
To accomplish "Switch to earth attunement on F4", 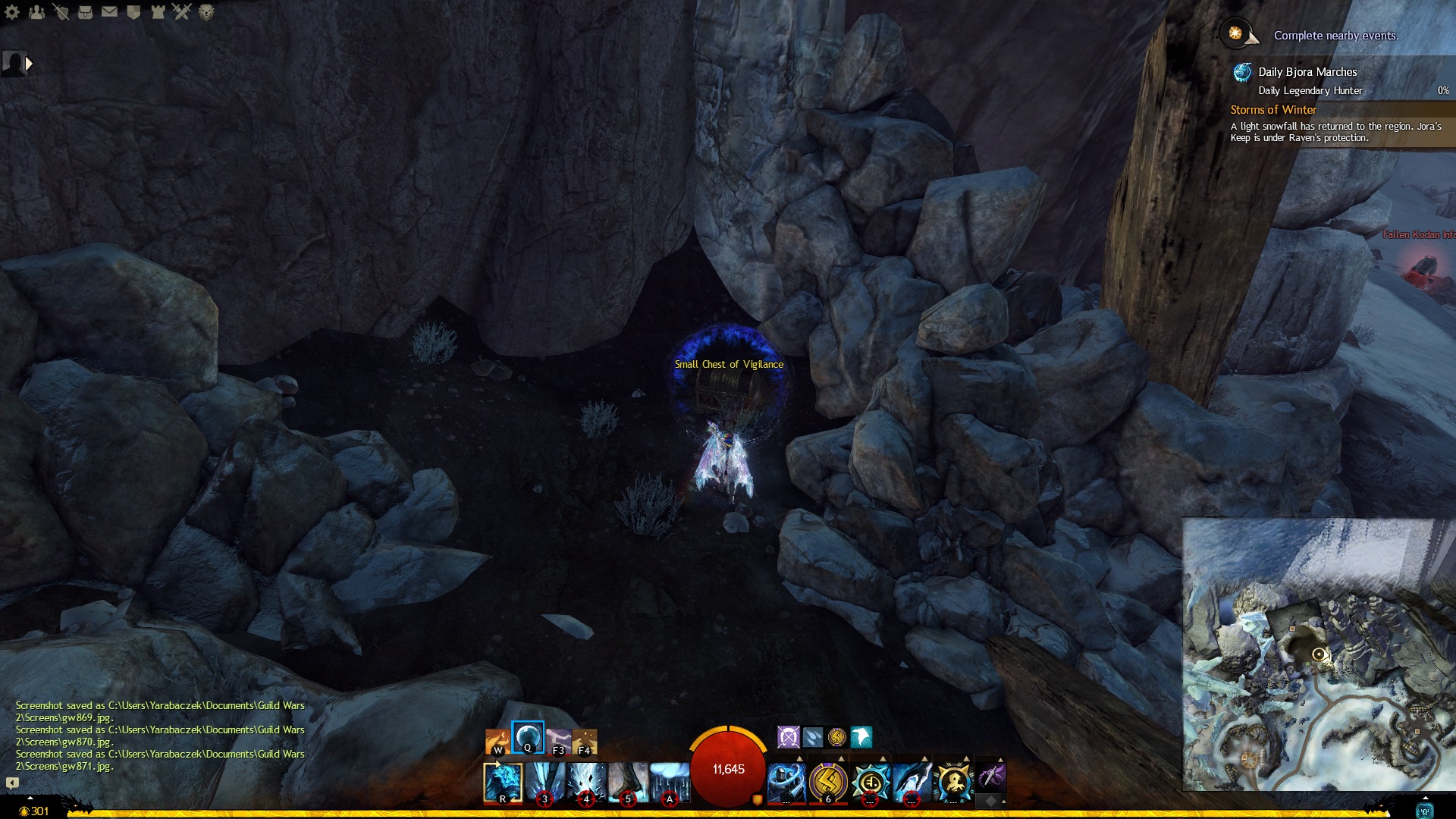I will click(585, 742).
